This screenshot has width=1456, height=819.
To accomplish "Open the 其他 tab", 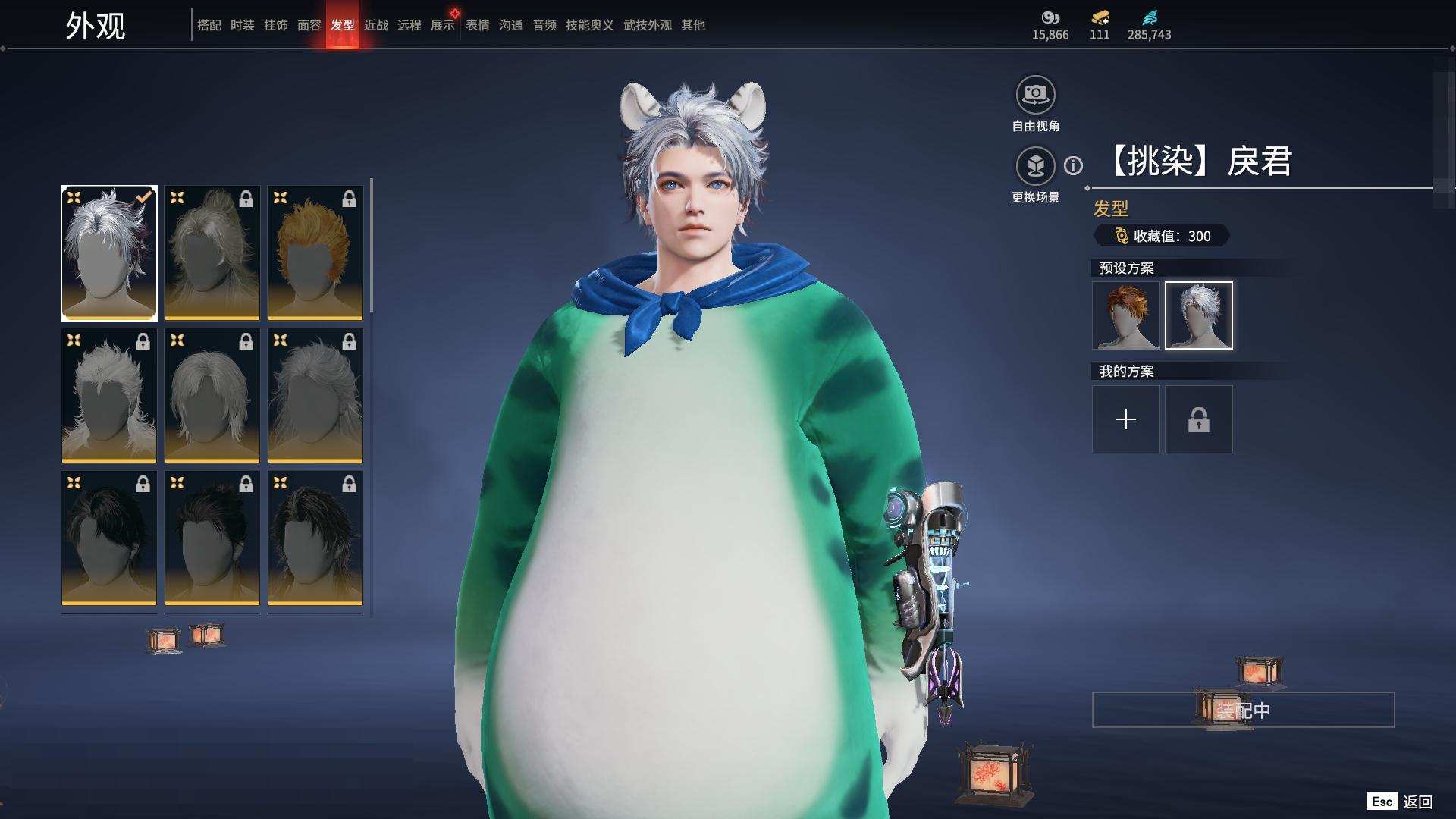I will point(692,25).
